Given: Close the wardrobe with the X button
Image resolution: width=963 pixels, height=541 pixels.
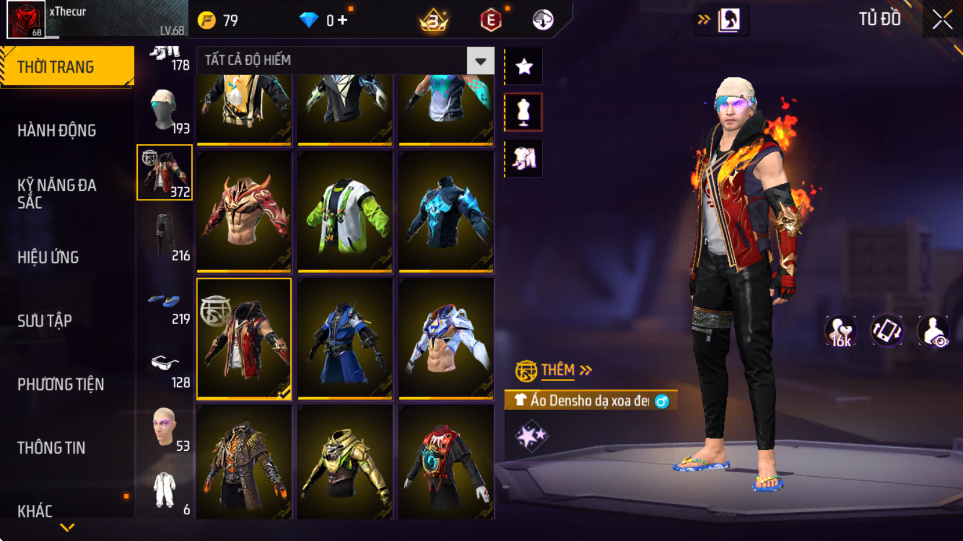Looking at the screenshot, I should pyautogui.click(x=942, y=19).
